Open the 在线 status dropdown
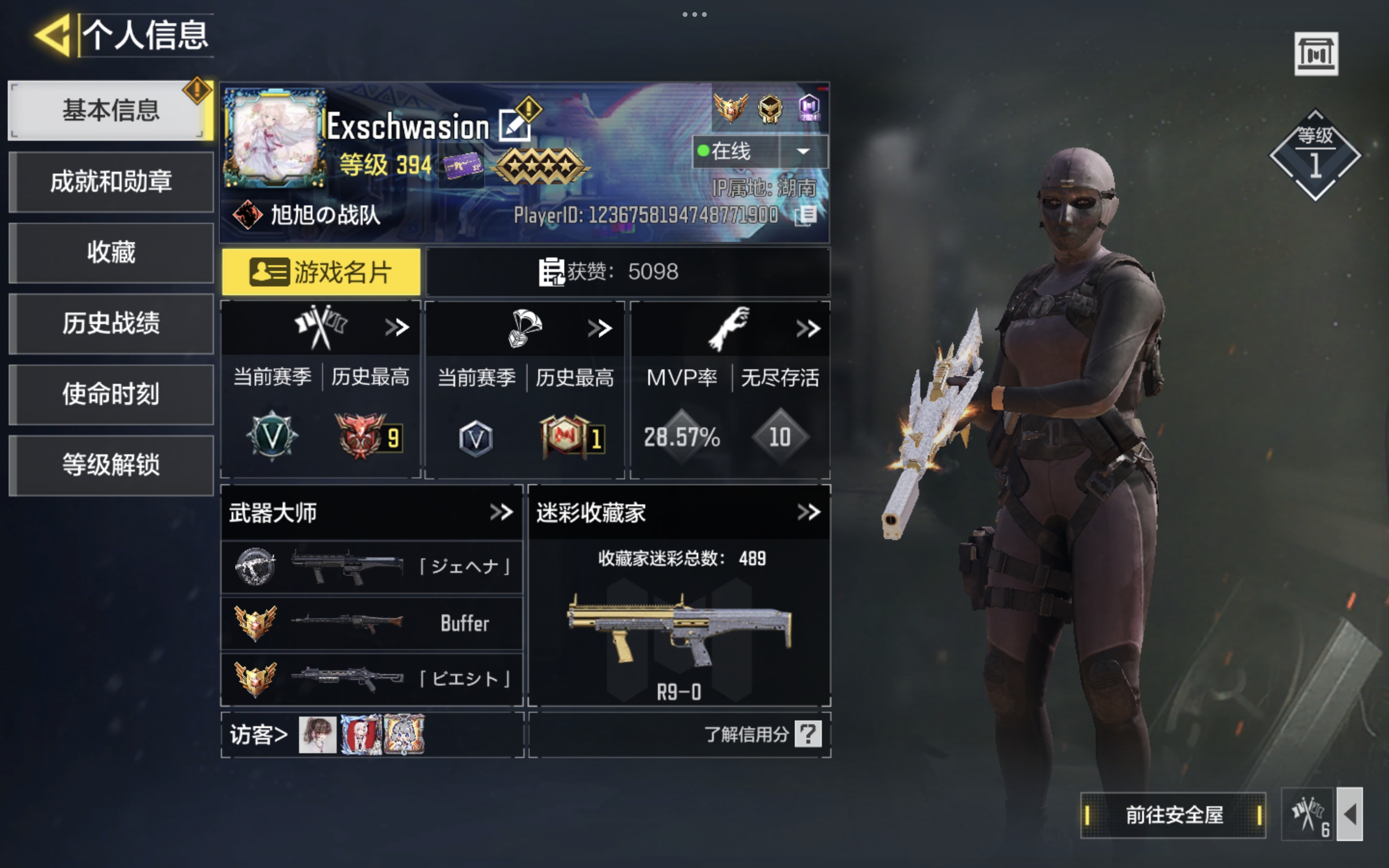This screenshot has height=868, width=1389. tap(803, 151)
